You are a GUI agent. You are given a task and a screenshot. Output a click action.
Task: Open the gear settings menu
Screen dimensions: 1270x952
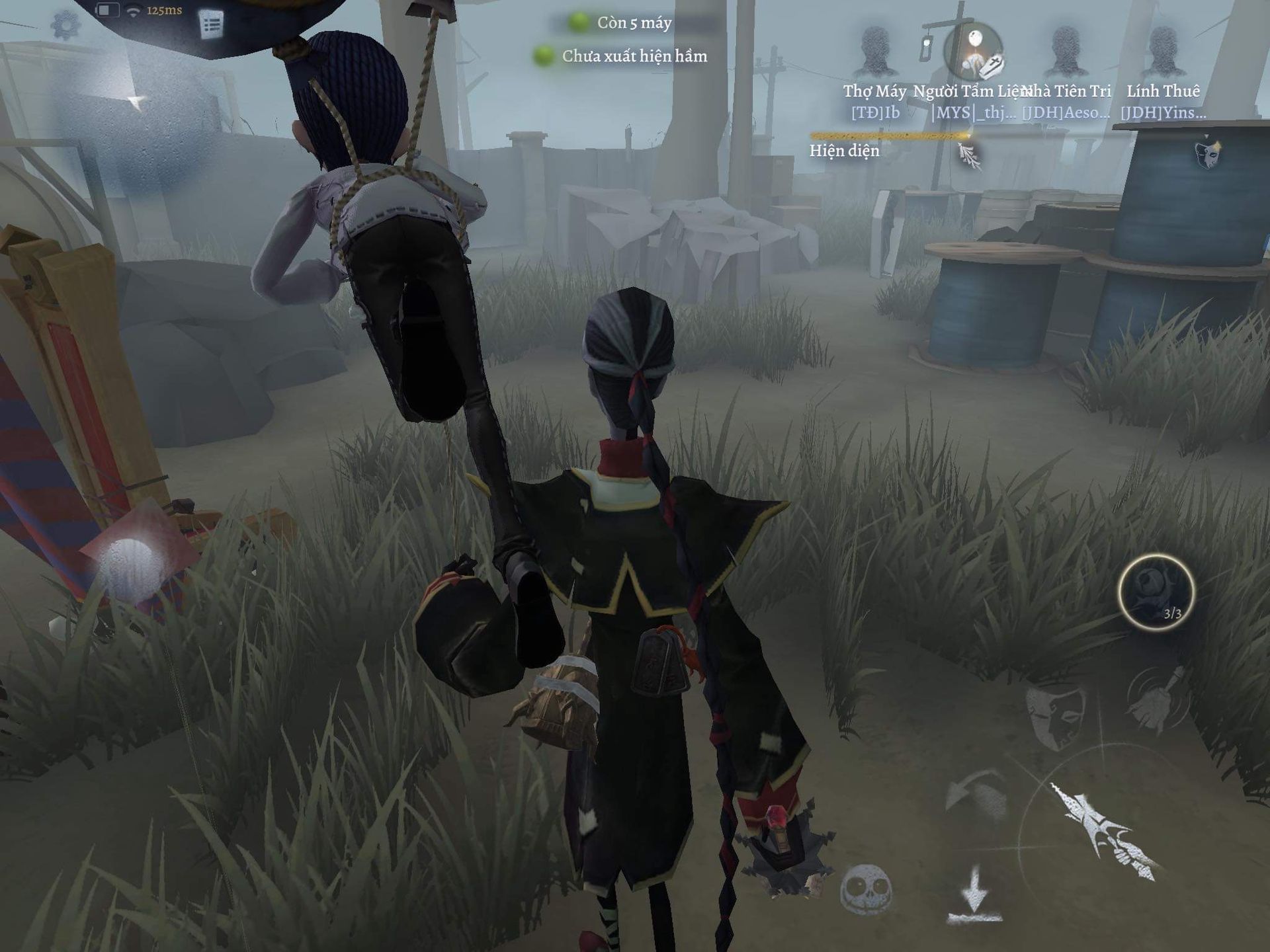click(x=65, y=24)
